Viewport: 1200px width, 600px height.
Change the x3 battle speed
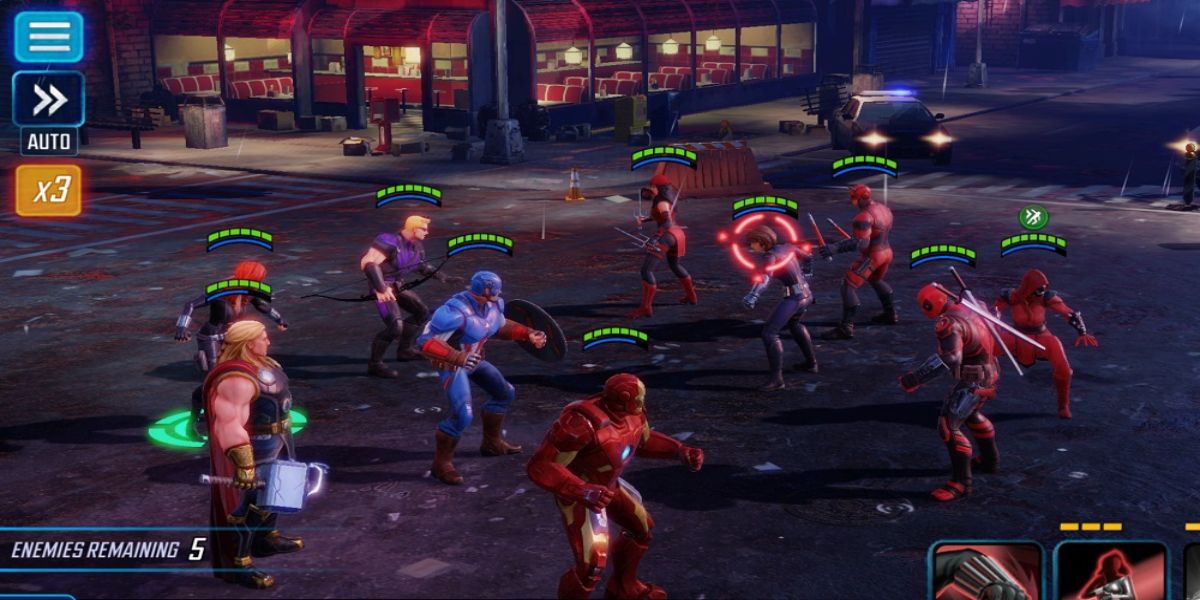48,190
